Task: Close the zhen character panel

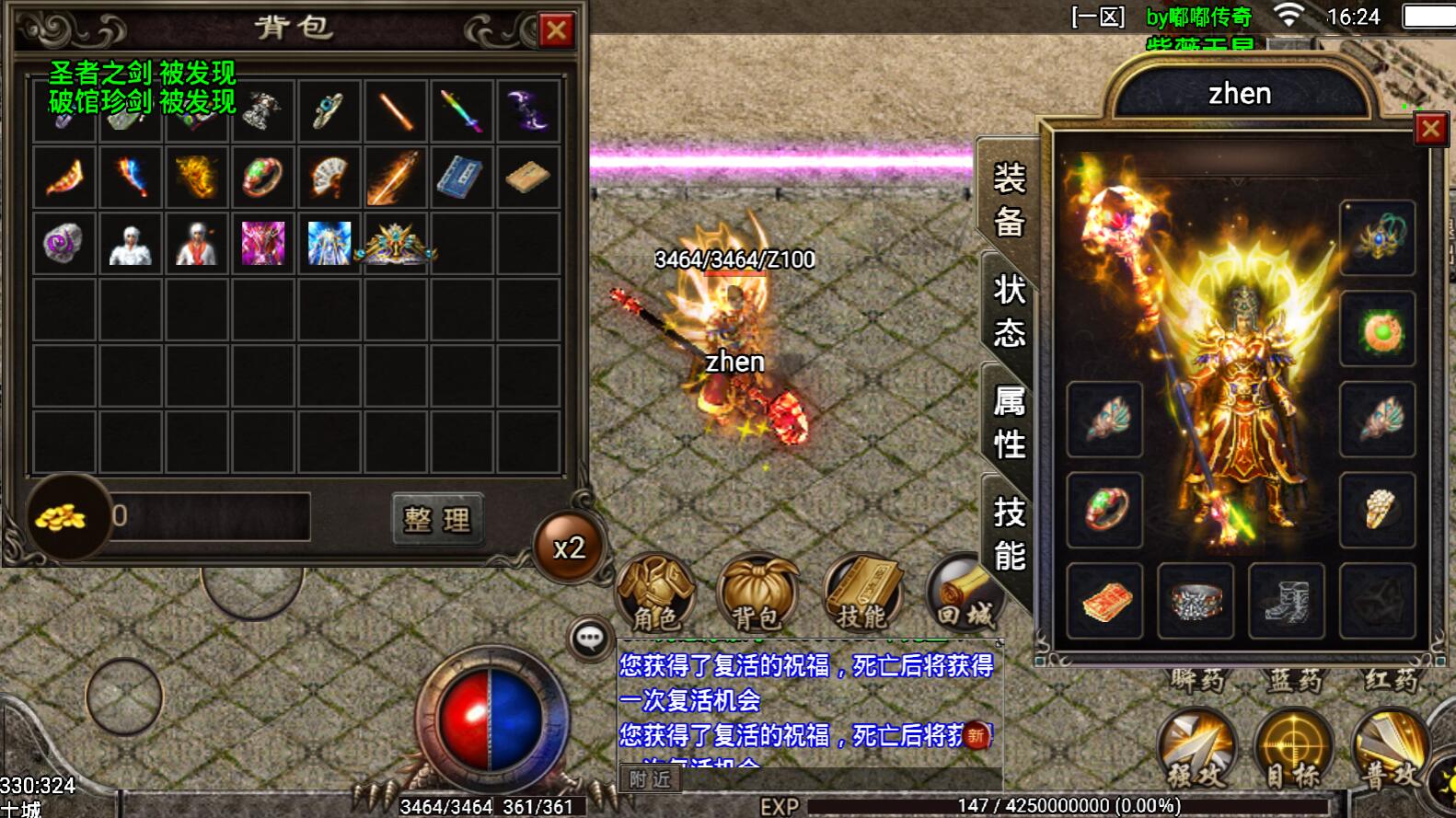Action: (1429, 130)
